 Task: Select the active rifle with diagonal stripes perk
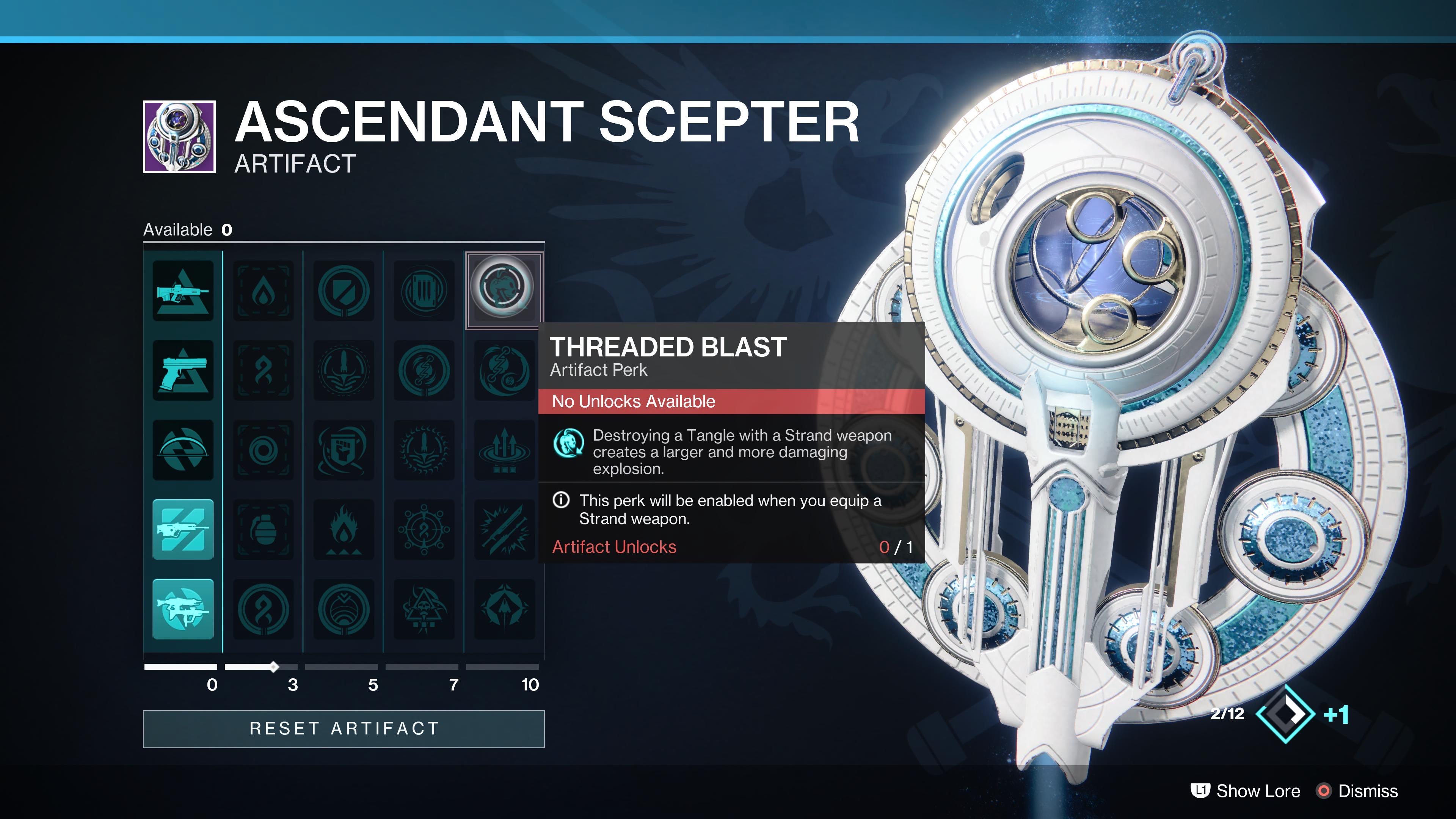pyautogui.click(x=183, y=530)
